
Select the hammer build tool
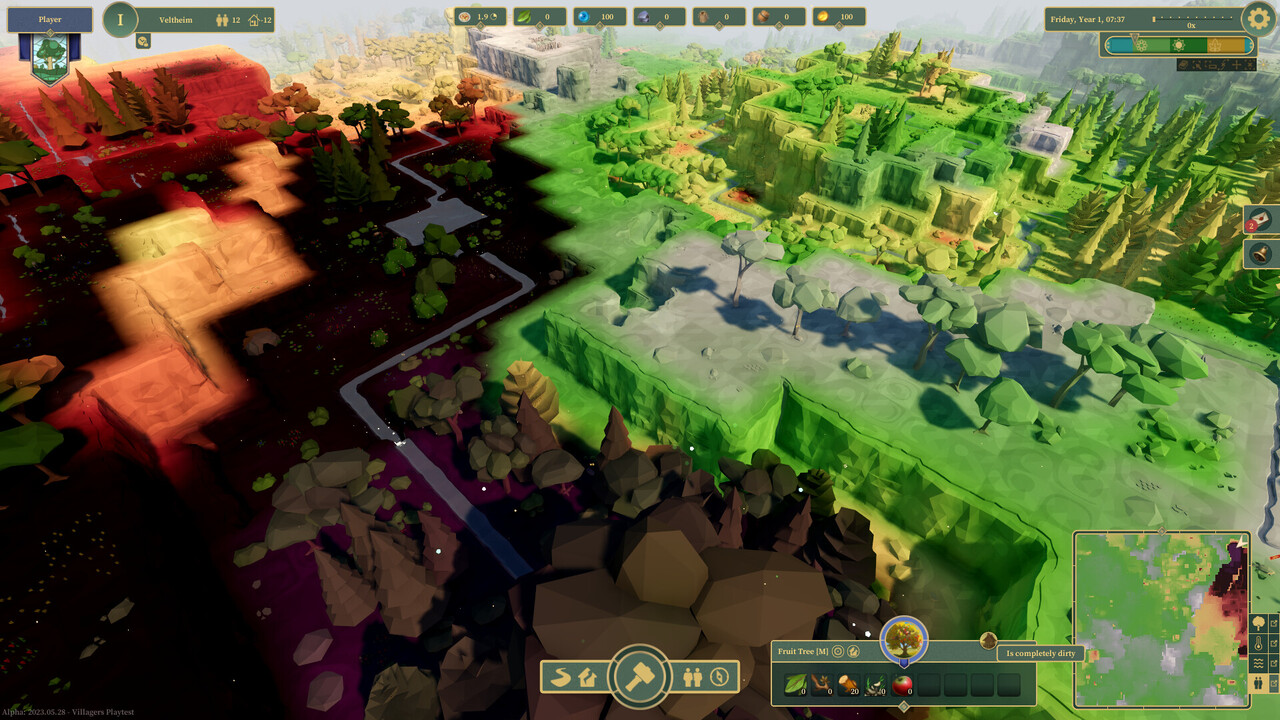pos(639,677)
